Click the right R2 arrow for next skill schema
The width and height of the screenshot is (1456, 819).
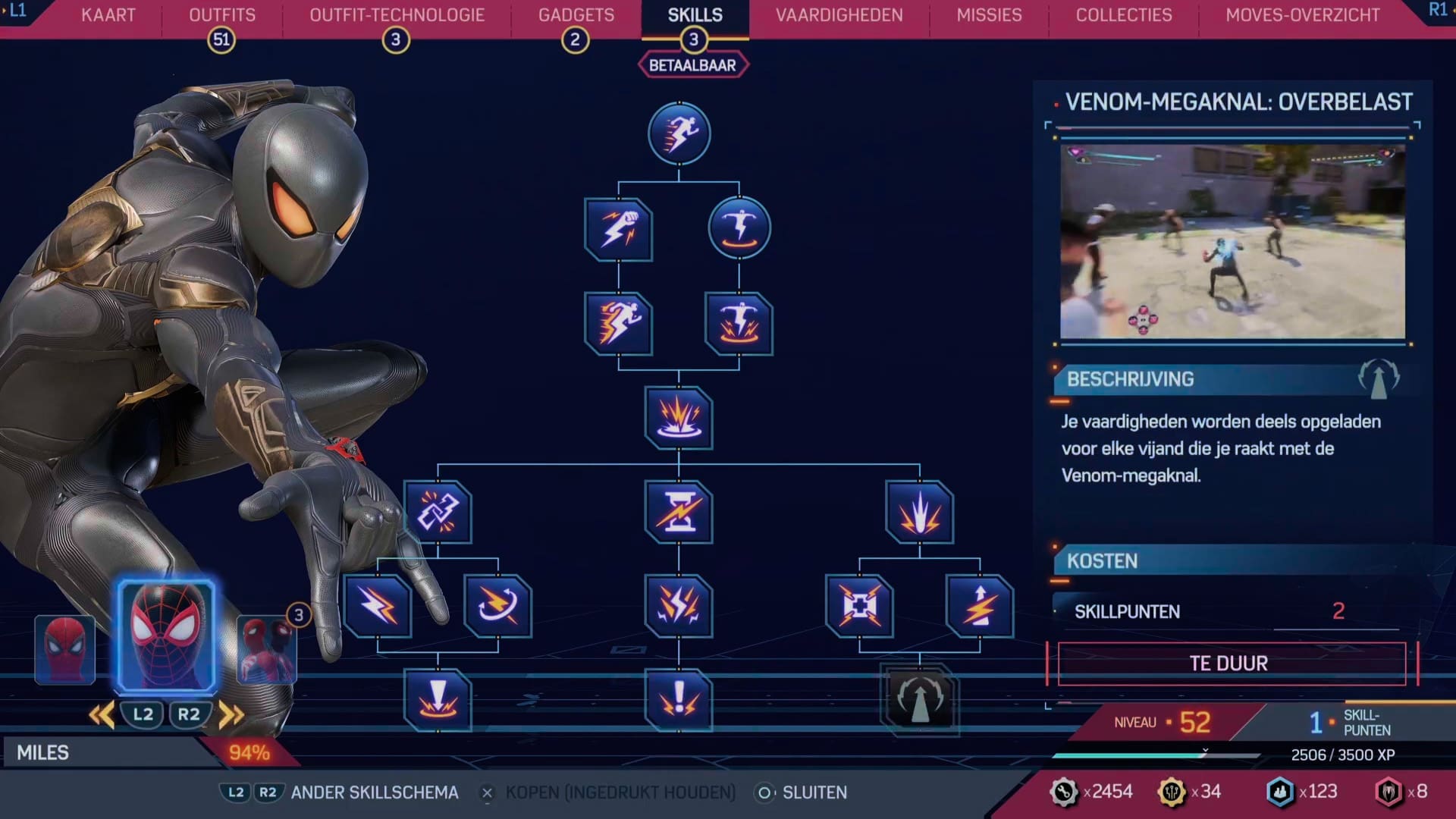tap(232, 714)
